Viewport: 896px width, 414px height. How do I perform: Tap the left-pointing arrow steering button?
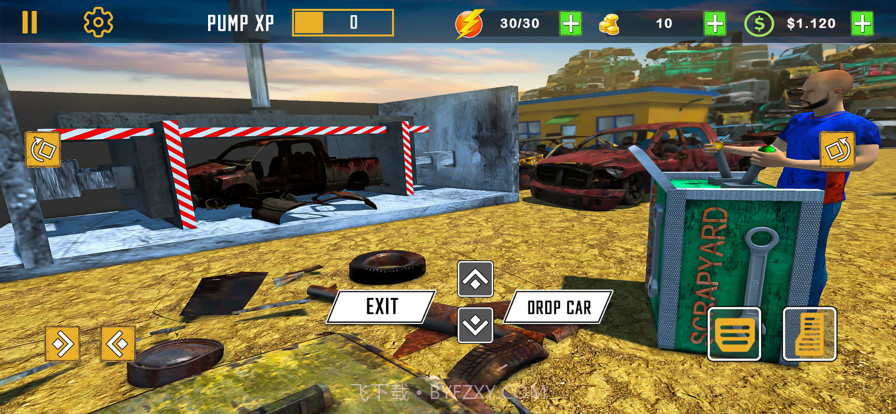pos(118,344)
